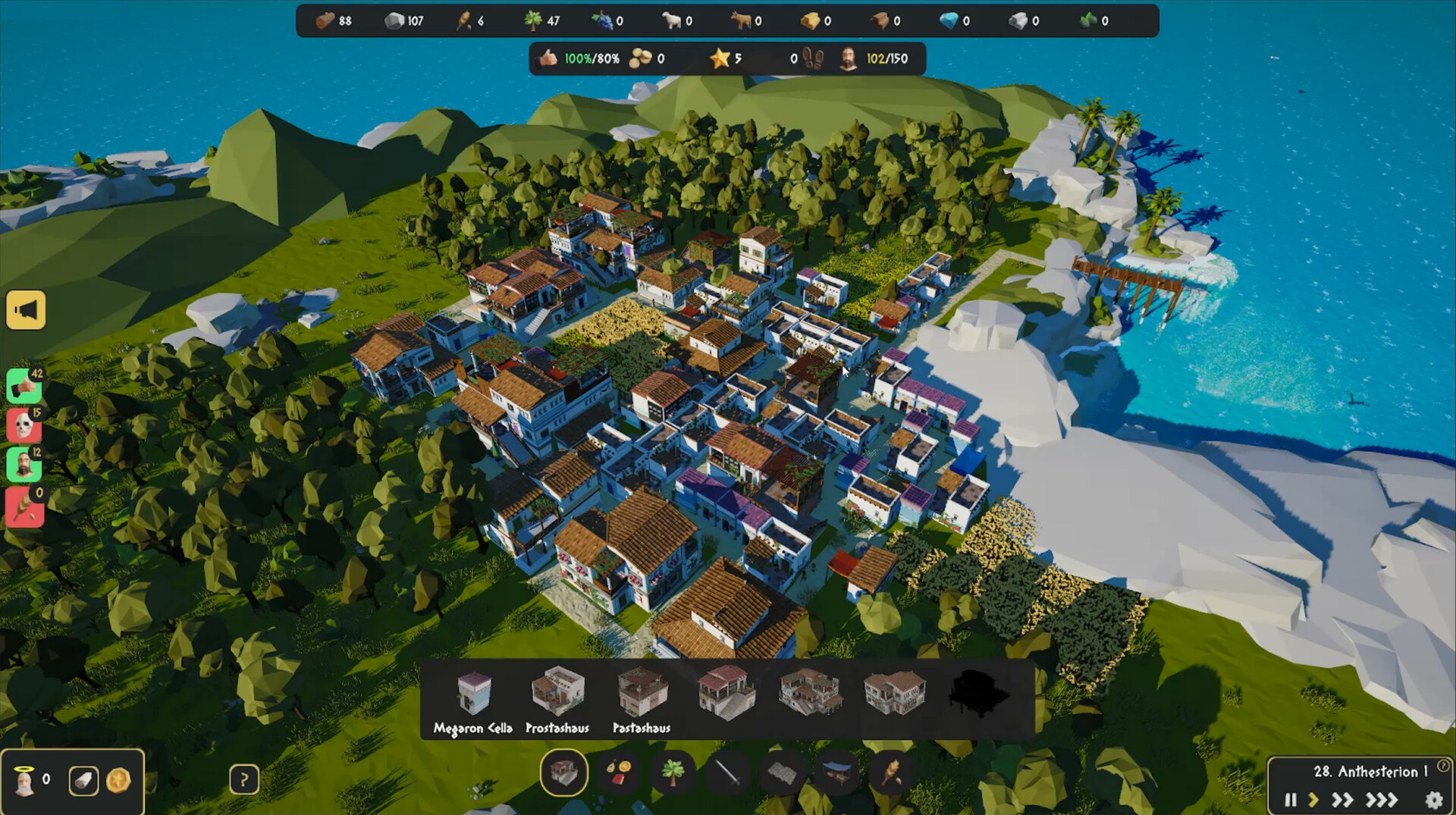
Task: Open the culture and trade category
Action: pyautogui.click(x=620, y=775)
